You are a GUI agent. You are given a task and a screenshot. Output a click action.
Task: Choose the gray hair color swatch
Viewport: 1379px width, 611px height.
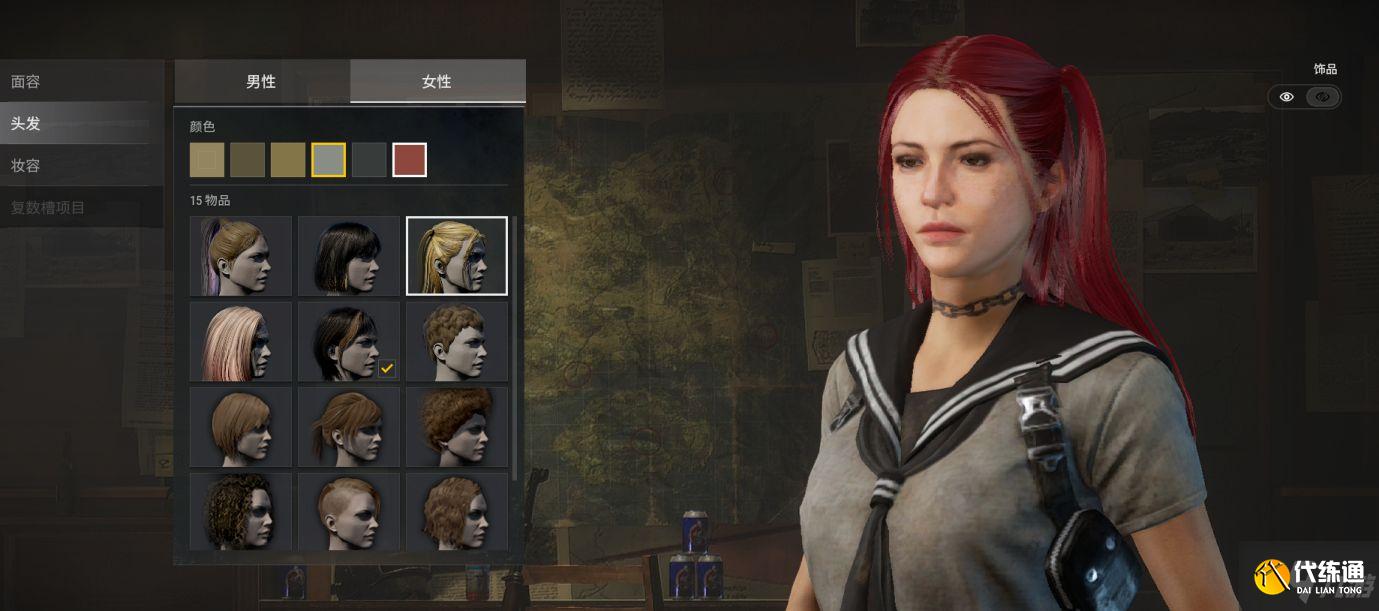(328, 160)
